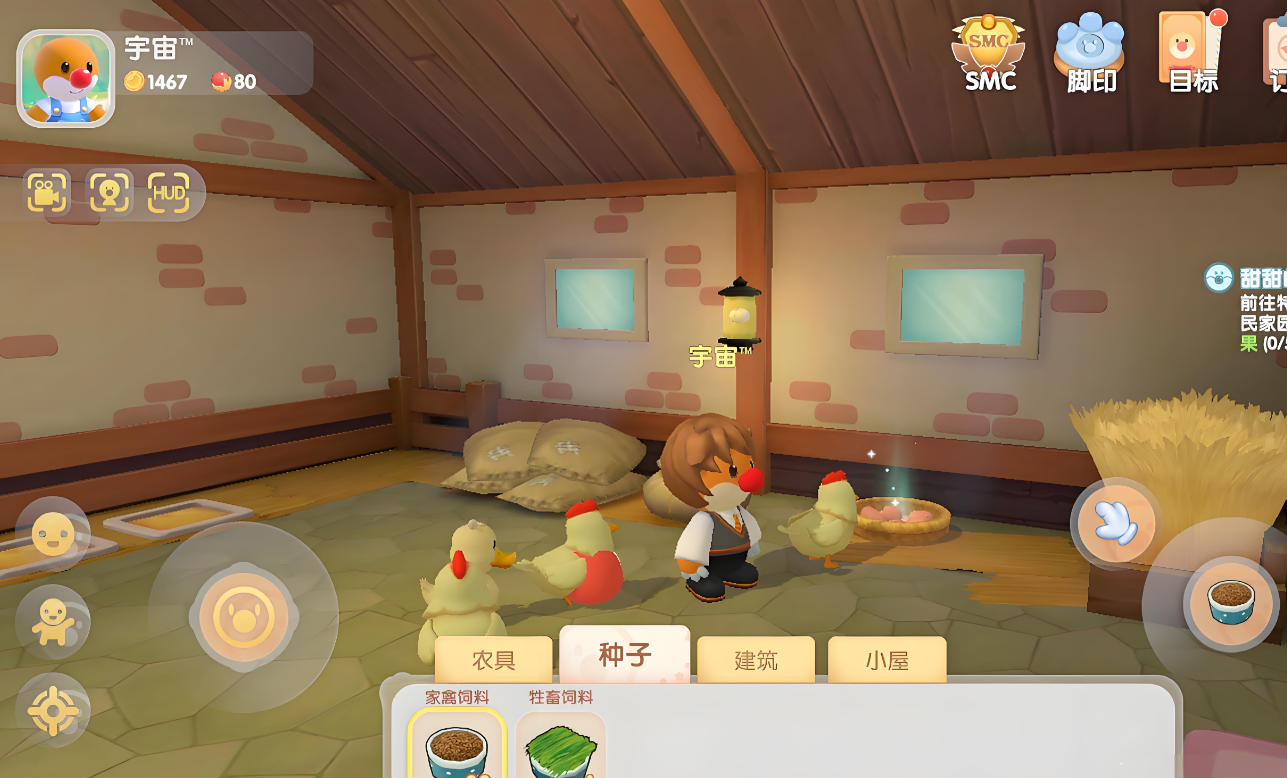Toggle the HUD visibility button
Viewport: 1287px width, 778px height.
tap(168, 193)
